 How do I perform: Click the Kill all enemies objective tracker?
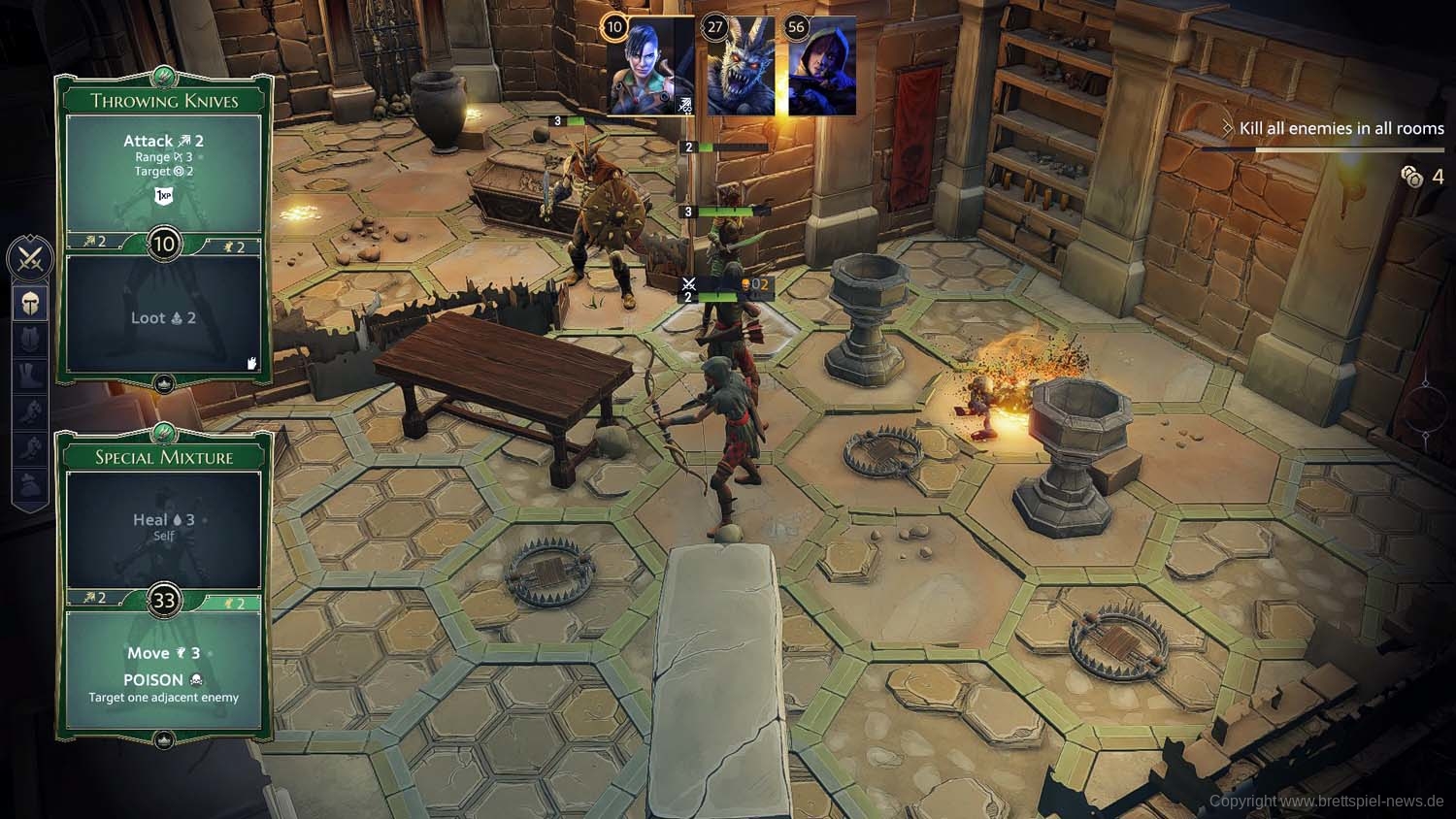(1340, 128)
